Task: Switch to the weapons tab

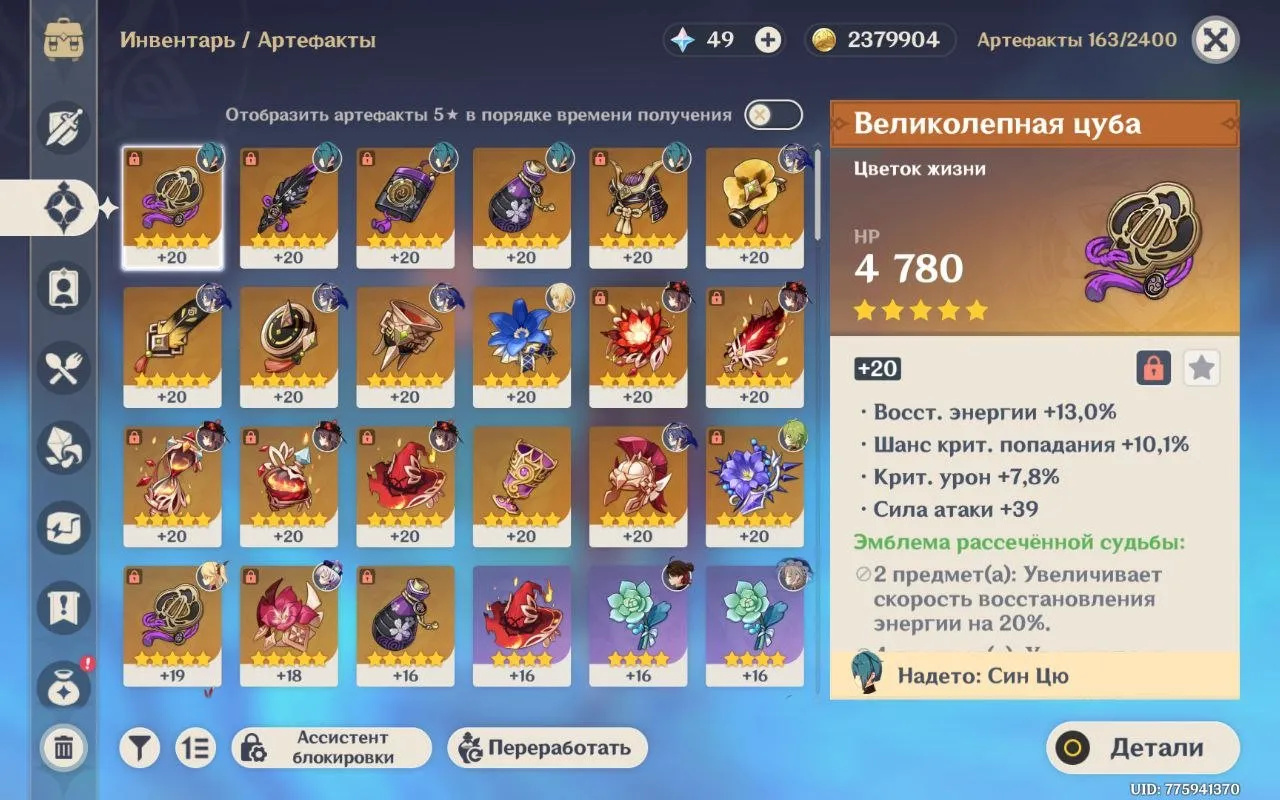Action: coord(64,127)
